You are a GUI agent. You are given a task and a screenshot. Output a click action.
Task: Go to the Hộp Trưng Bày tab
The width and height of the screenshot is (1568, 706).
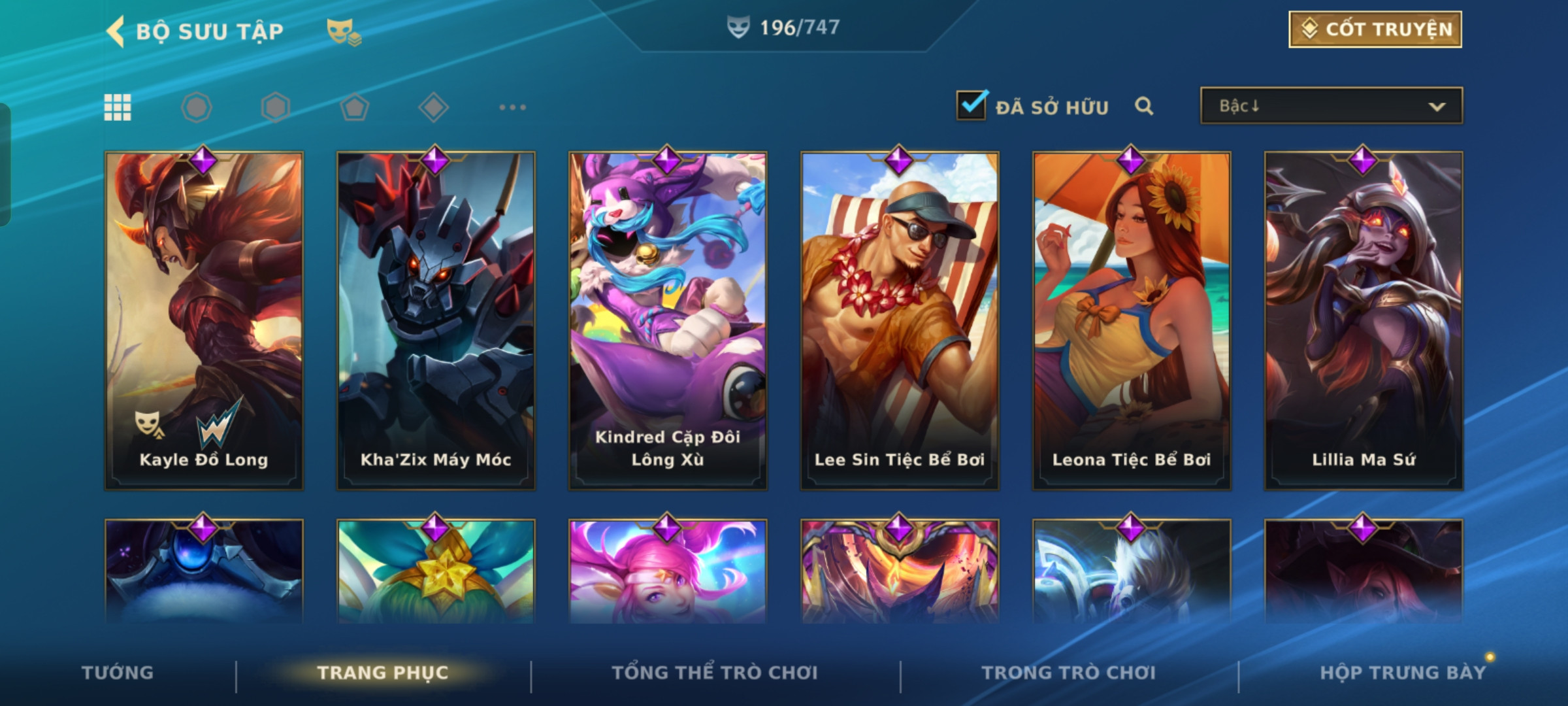pos(1402,673)
